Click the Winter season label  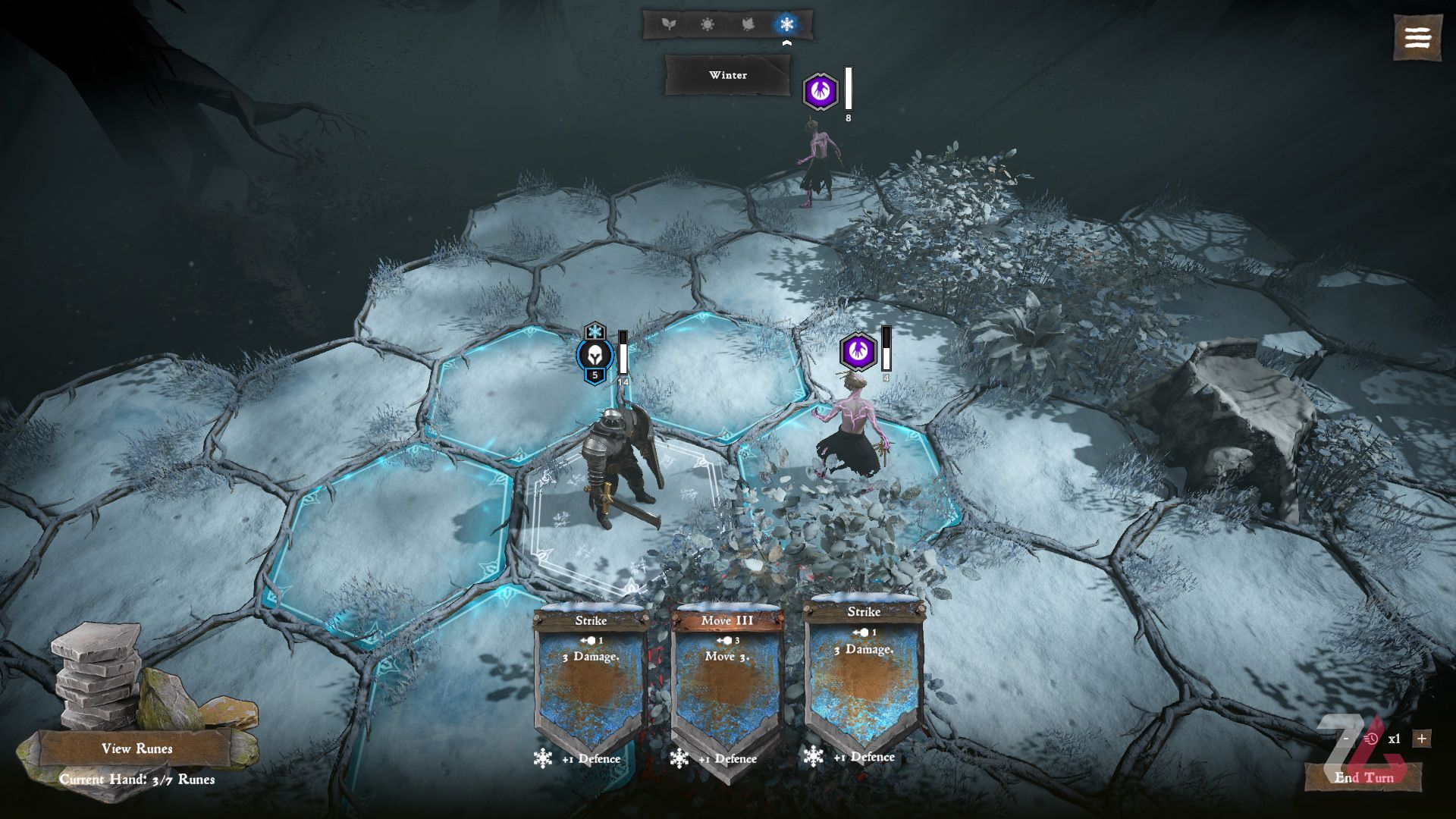728,75
